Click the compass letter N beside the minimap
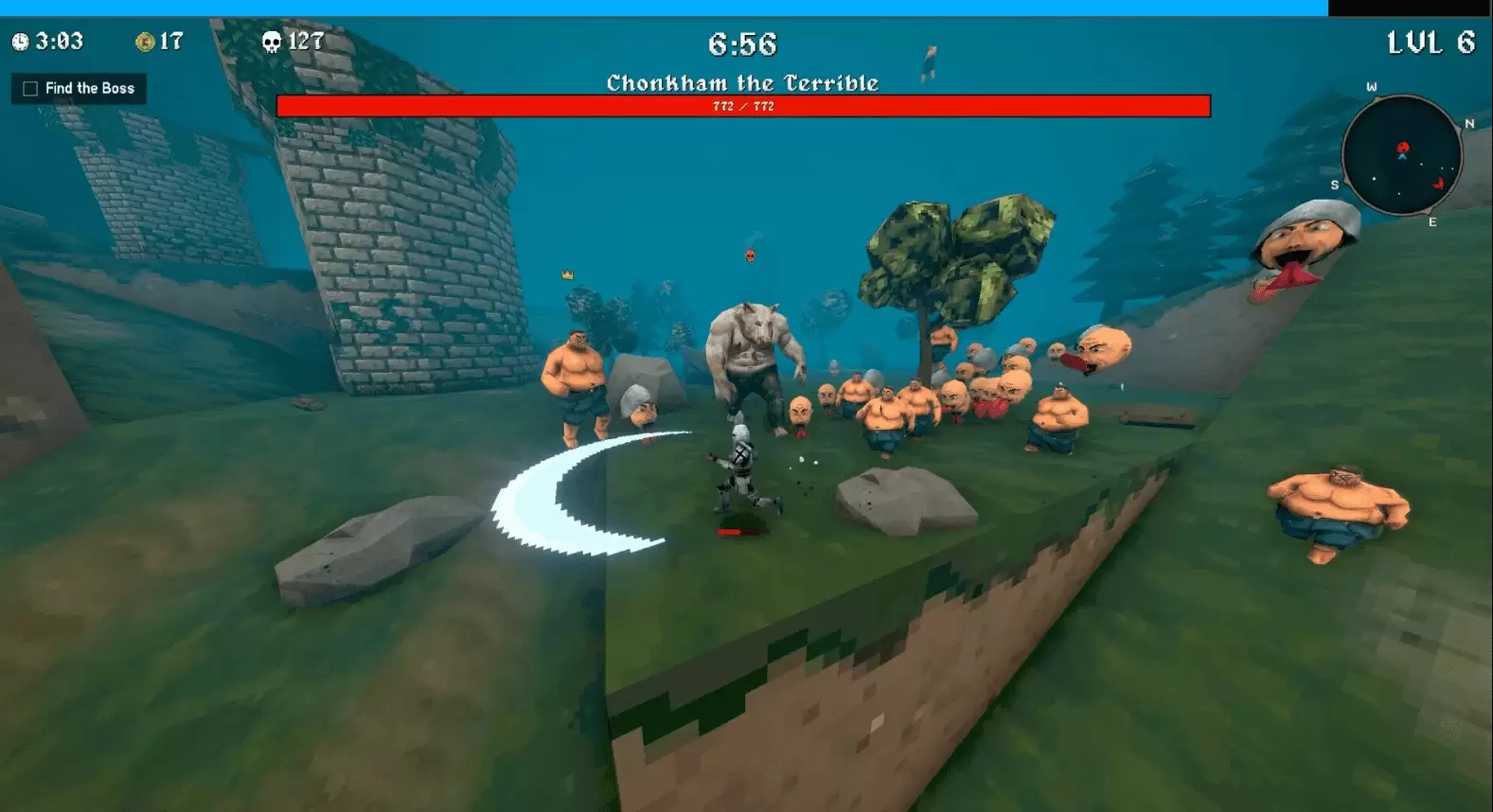The height and width of the screenshot is (812, 1493). click(1469, 124)
